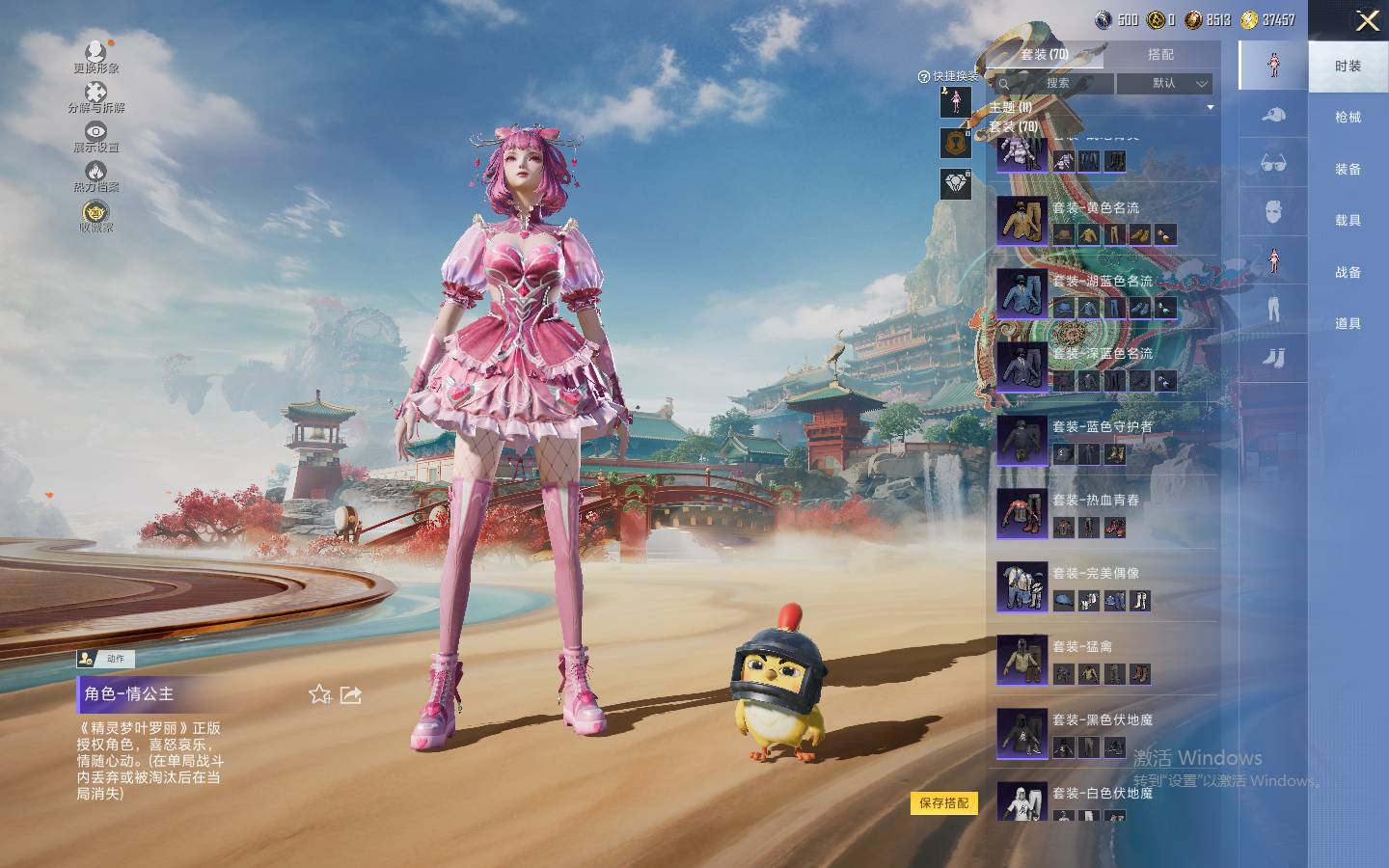This screenshot has height=868, width=1389.
Task: Click the share arrow beside the character name
Action: 351,694
